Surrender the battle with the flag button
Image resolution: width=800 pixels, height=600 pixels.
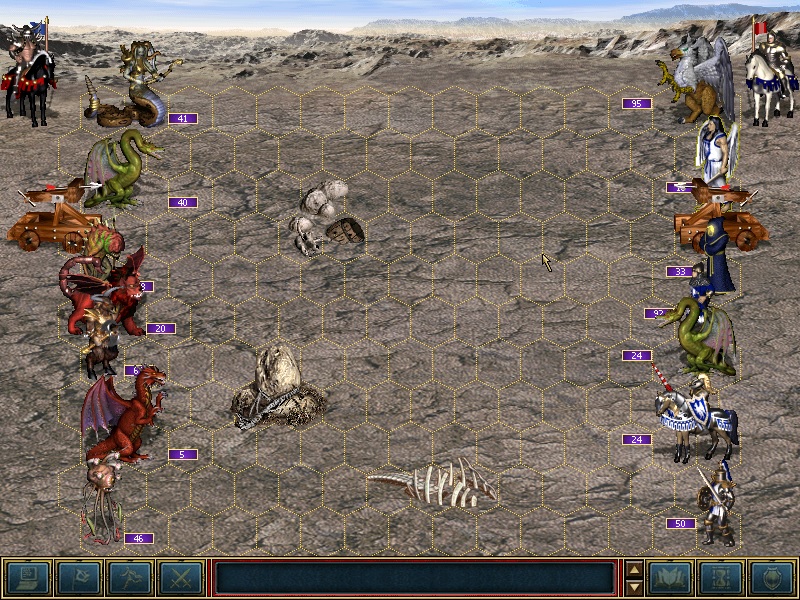[x=78, y=577]
